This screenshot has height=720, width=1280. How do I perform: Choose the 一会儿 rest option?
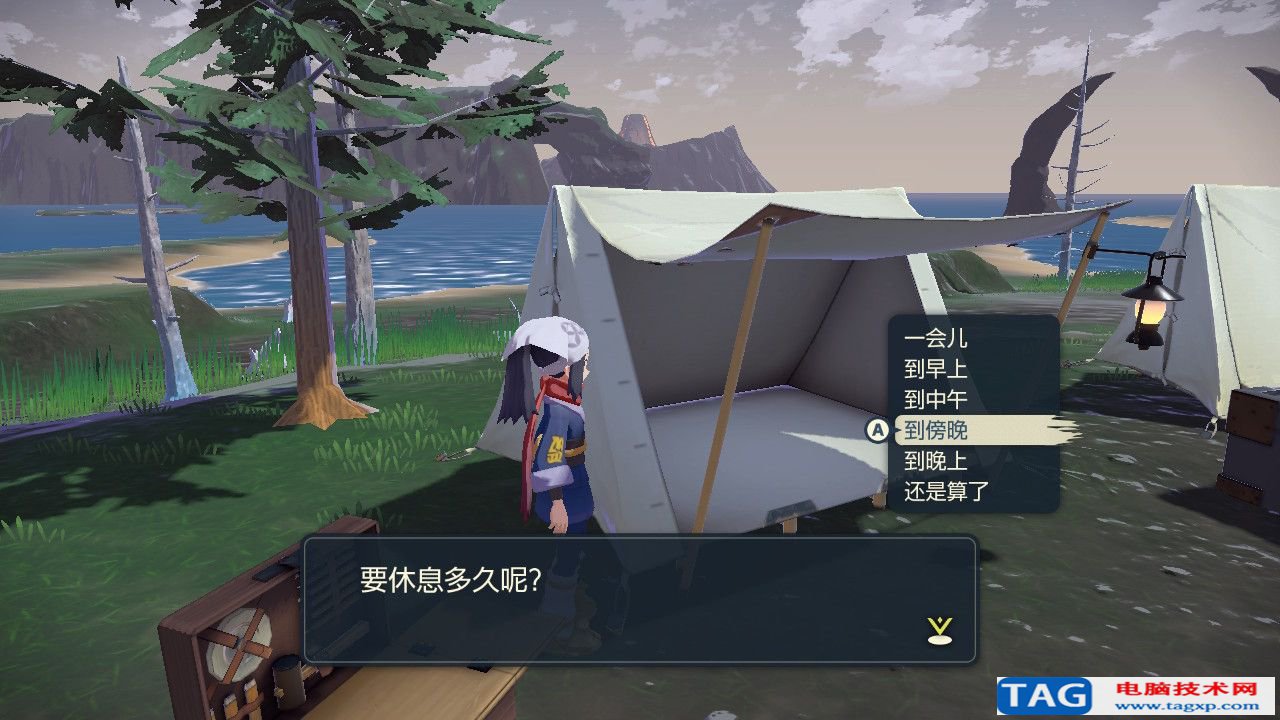tap(936, 339)
